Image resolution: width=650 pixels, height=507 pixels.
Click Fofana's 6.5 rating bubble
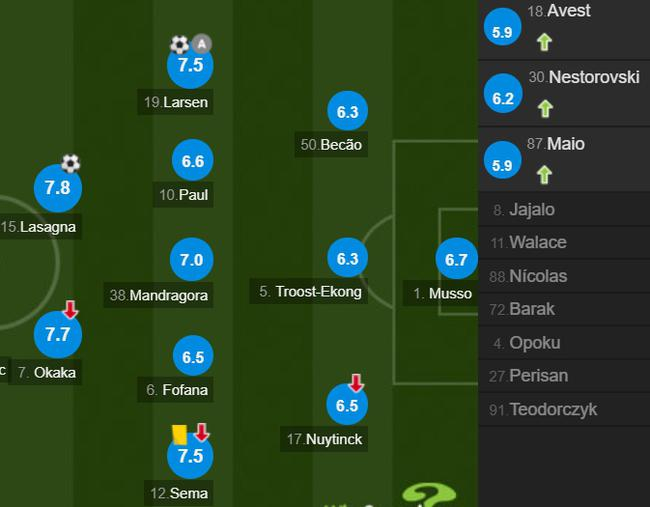(x=193, y=357)
